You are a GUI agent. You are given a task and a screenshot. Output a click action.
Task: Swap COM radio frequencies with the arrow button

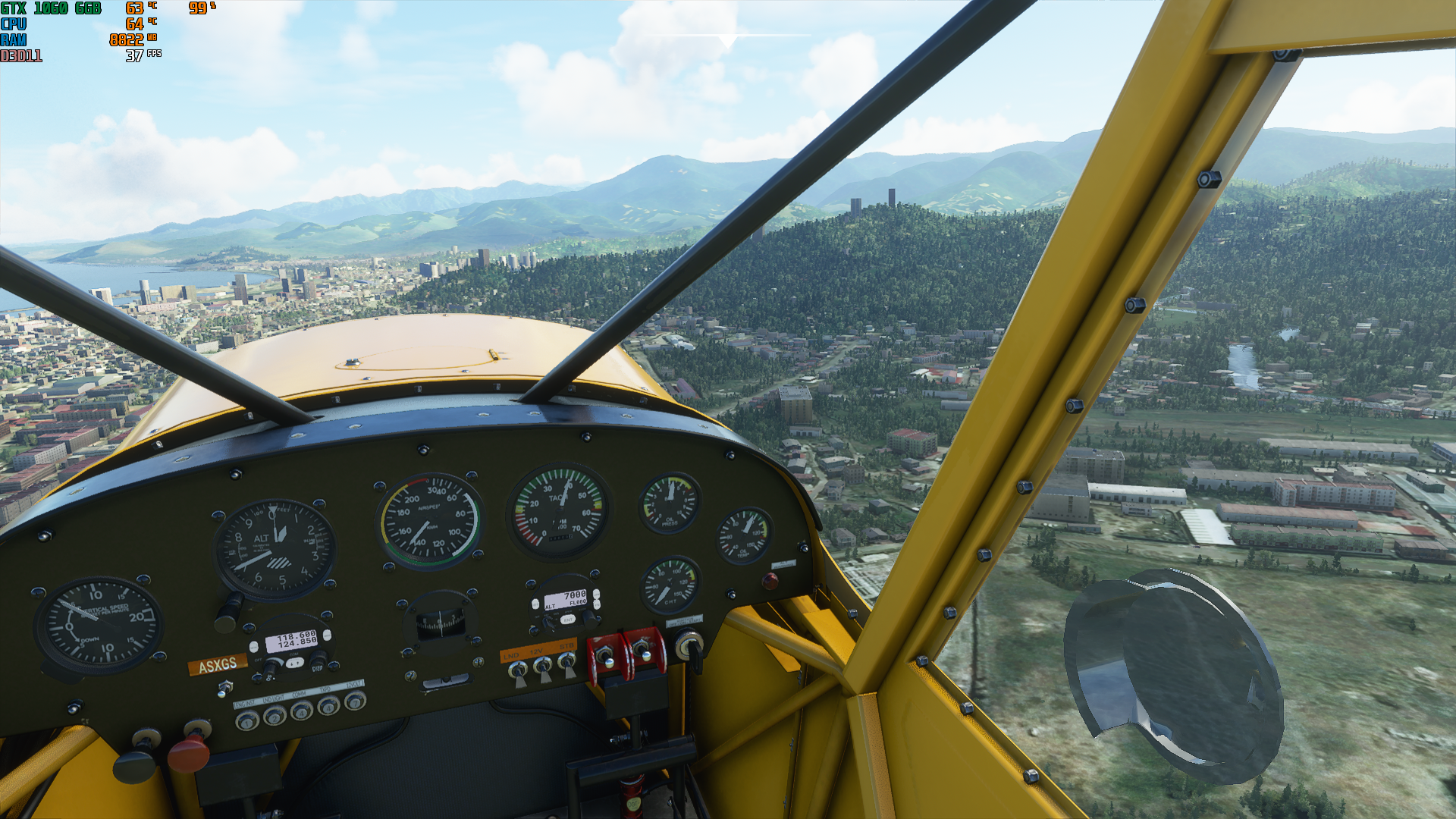[294, 663]
